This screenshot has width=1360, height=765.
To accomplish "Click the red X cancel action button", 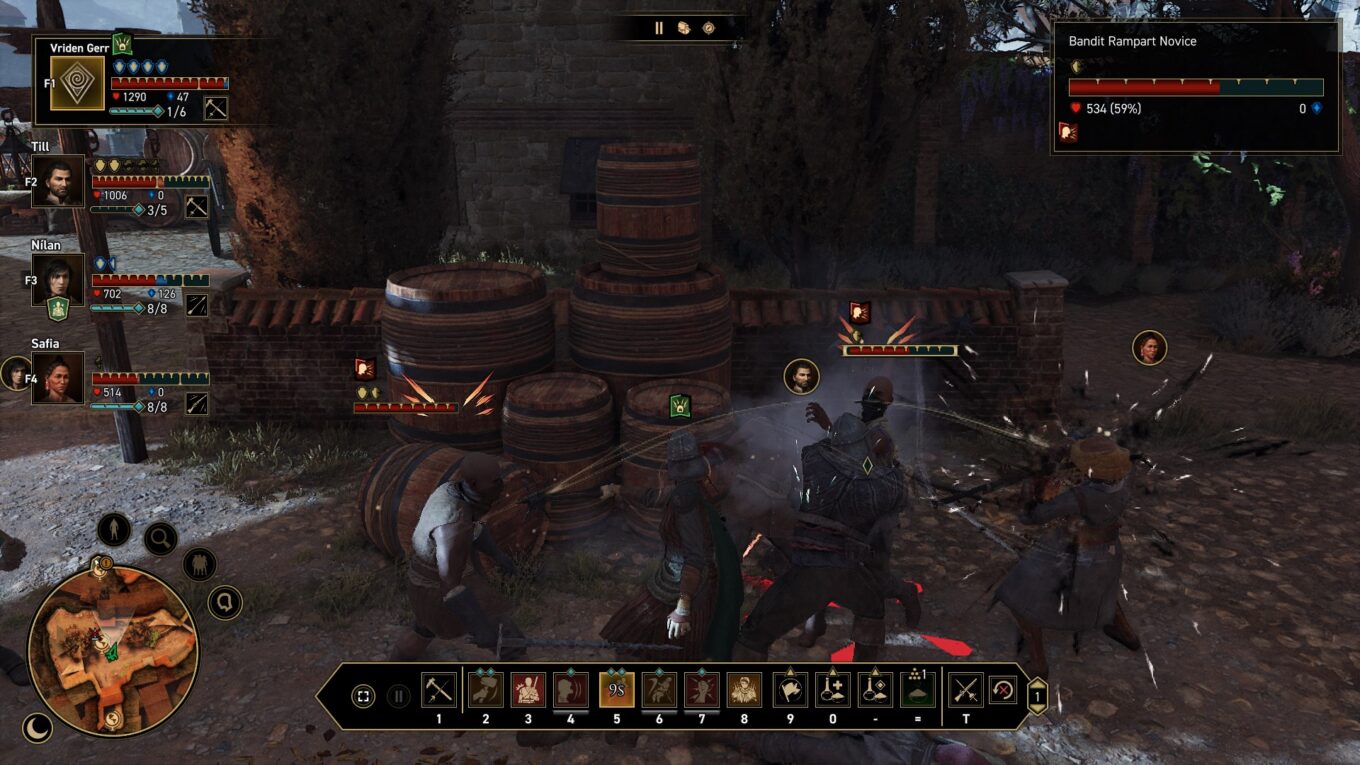I will point(1003,690).
